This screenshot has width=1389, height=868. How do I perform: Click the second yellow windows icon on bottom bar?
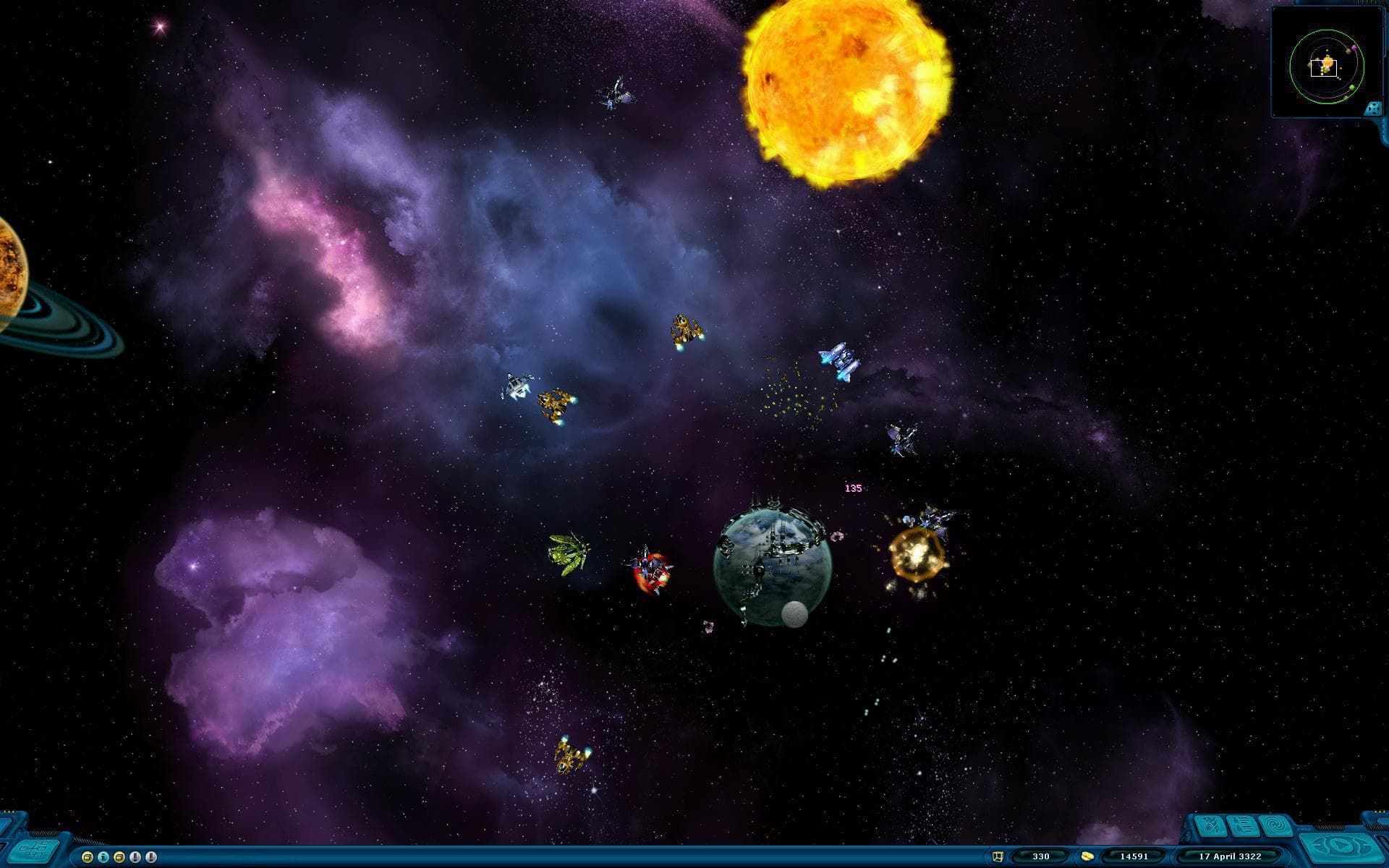point(120,856)
